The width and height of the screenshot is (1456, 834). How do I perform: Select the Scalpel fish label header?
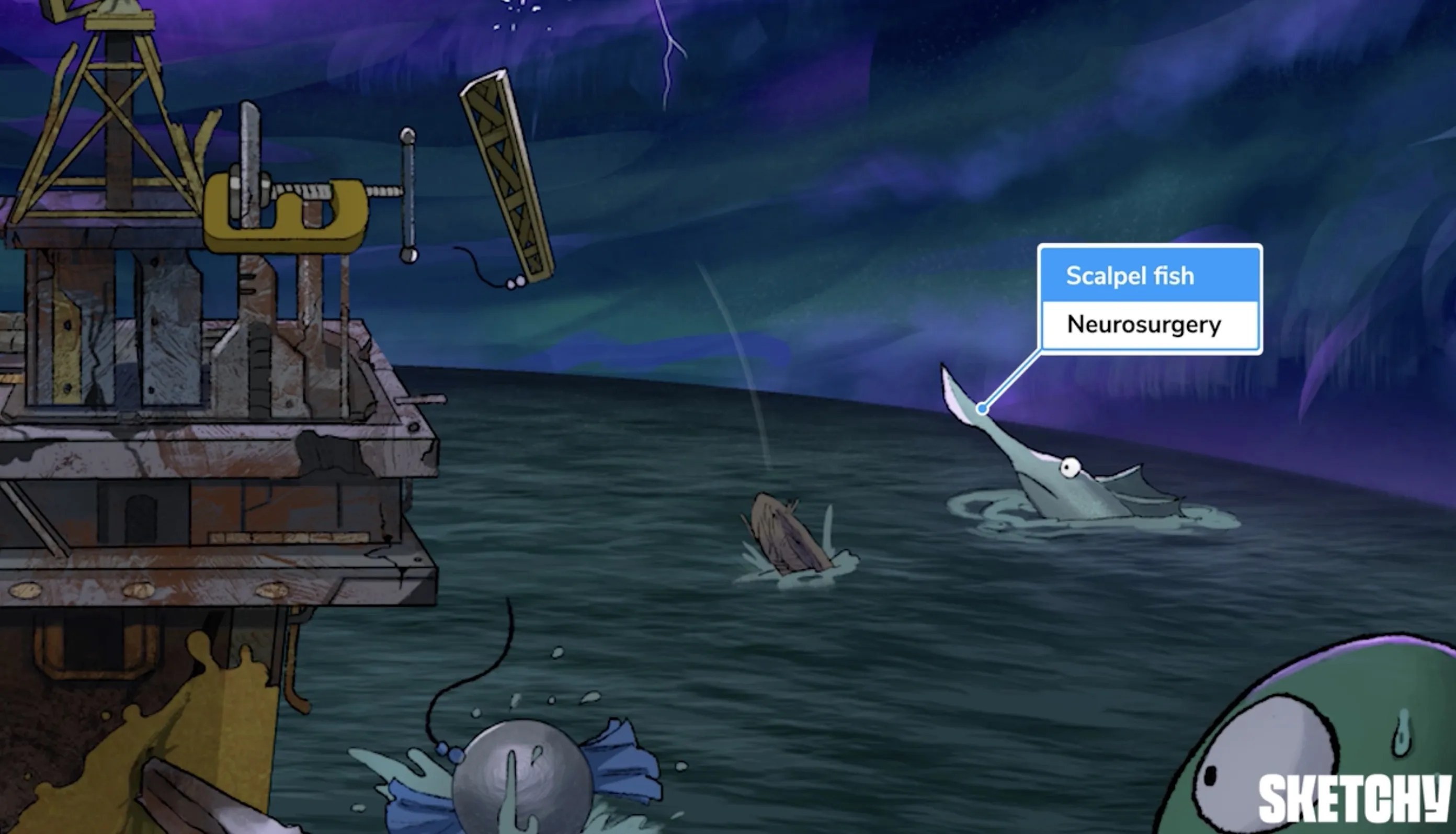point(1149,276)
